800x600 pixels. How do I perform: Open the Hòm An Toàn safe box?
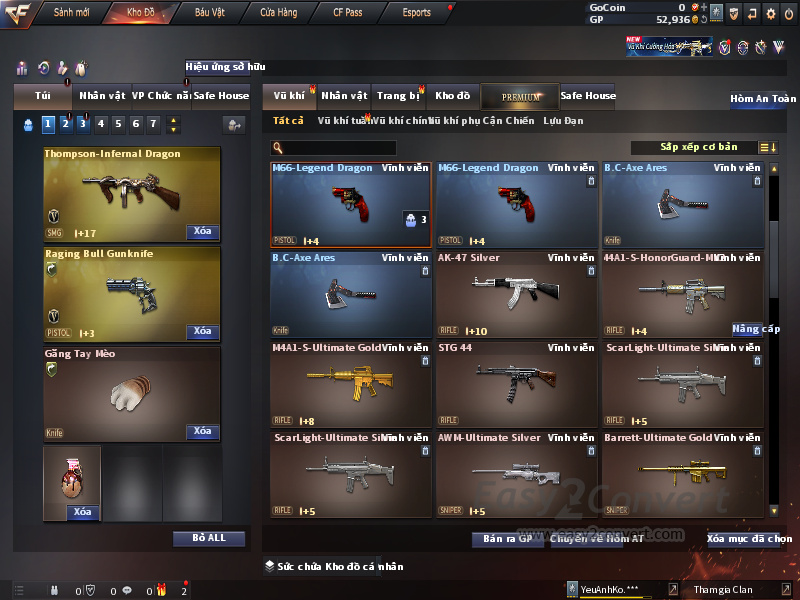763,99
